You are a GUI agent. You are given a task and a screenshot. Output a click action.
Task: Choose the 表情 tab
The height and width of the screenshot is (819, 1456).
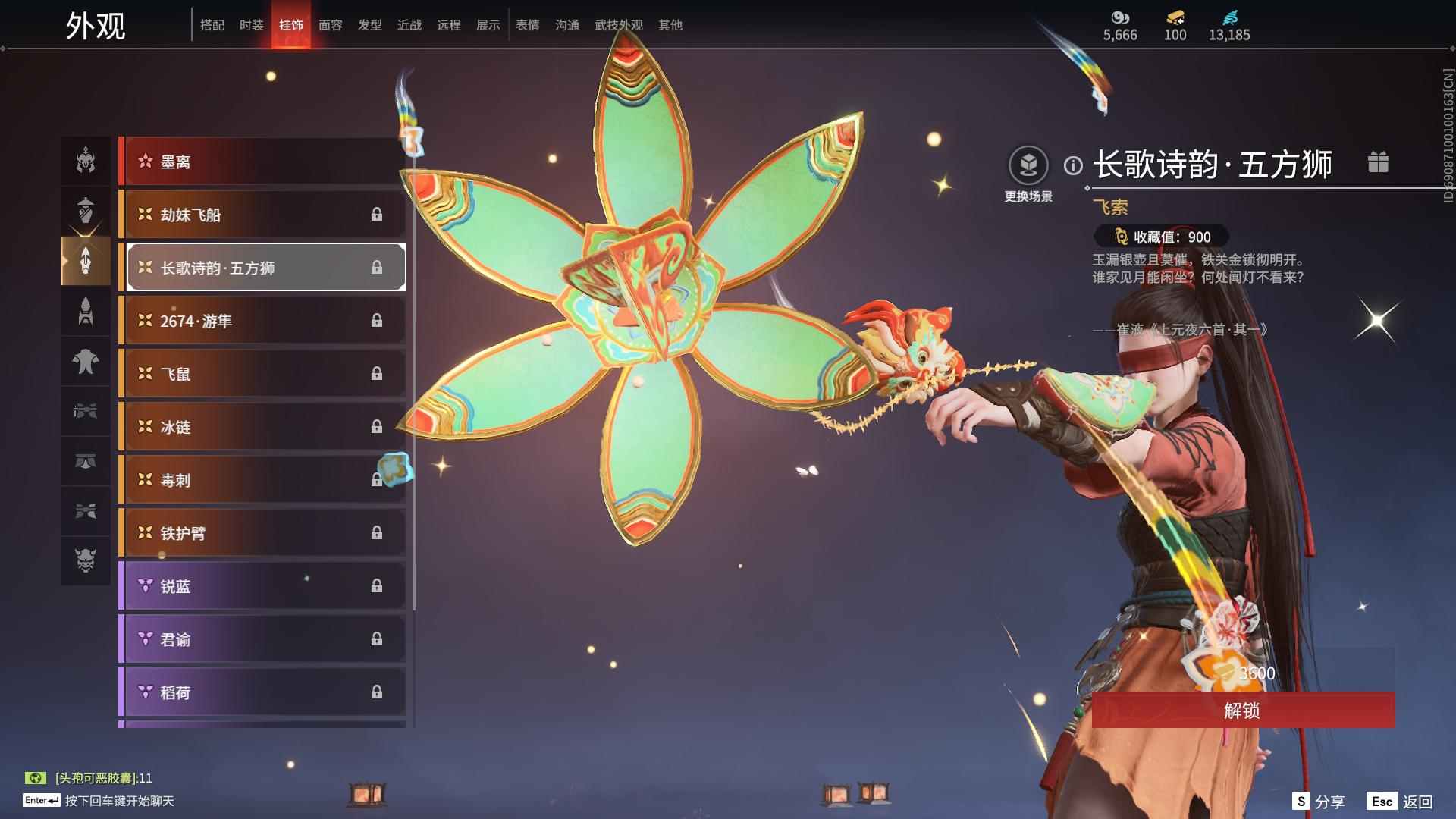(527, 25)
